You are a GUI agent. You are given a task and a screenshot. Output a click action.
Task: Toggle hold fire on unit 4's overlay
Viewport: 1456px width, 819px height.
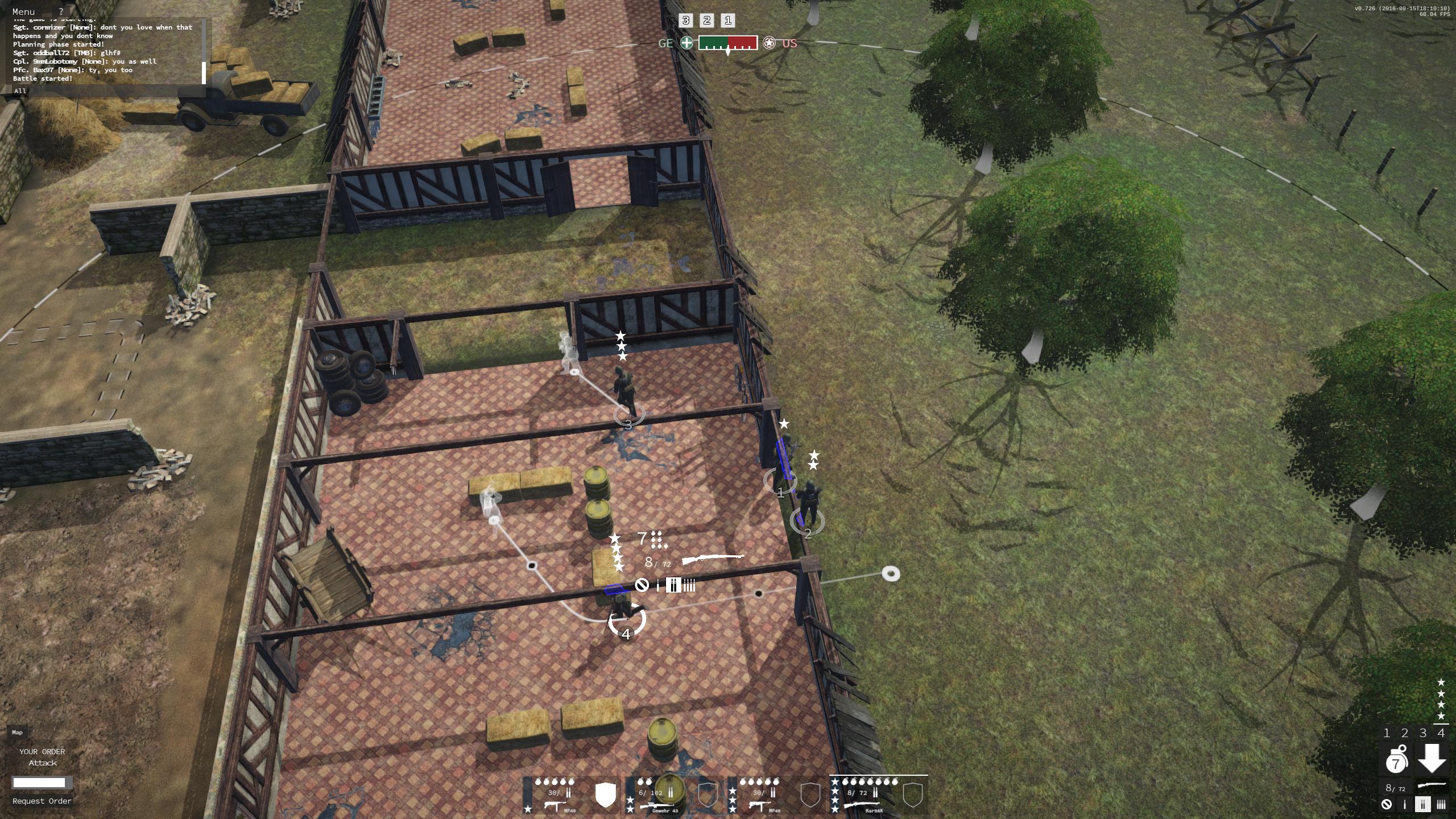pyautogui.click(x=643, y=585)
